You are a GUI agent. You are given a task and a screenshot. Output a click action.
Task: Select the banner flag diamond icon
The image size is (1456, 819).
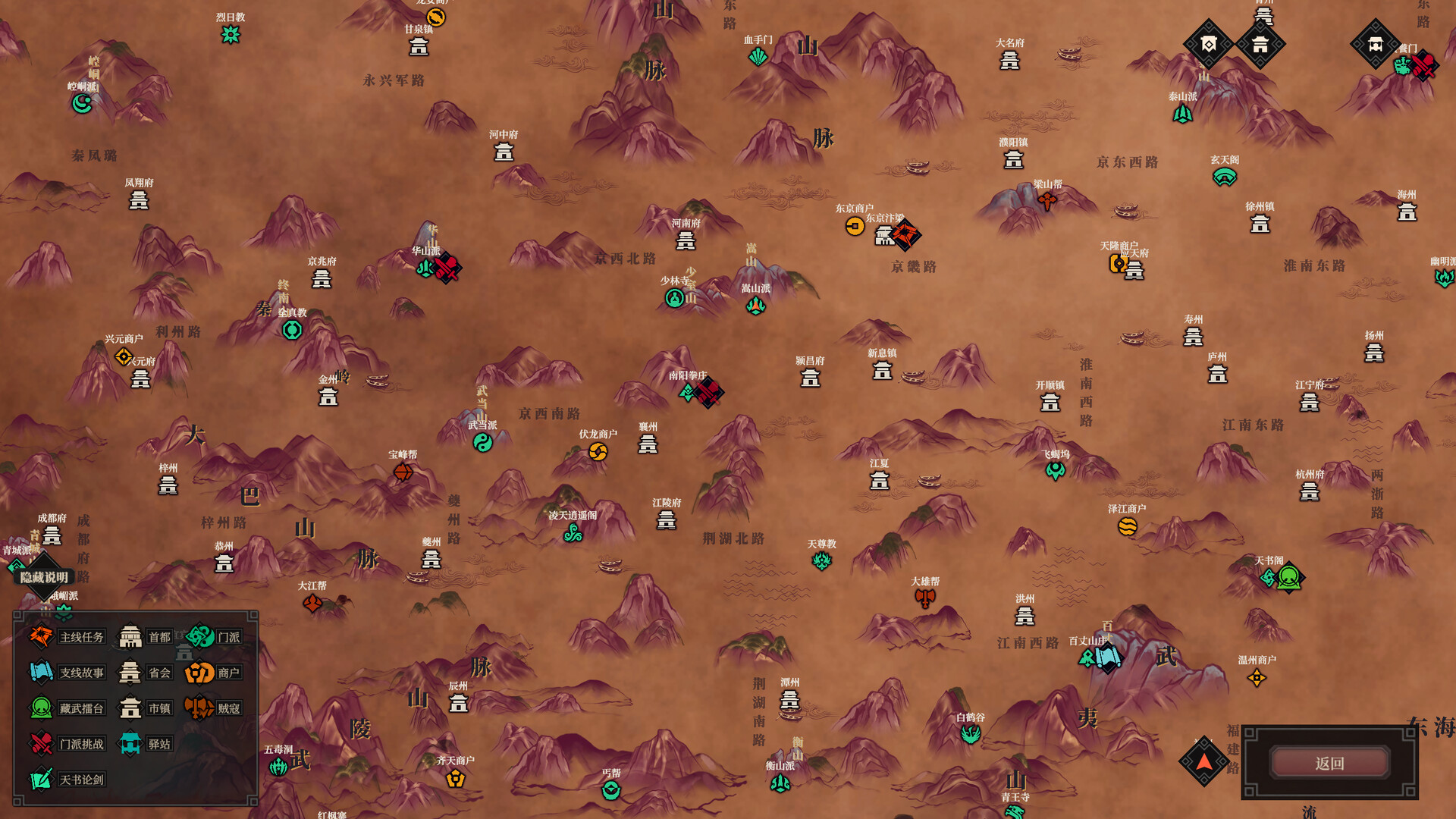(x=1208, y=44)
